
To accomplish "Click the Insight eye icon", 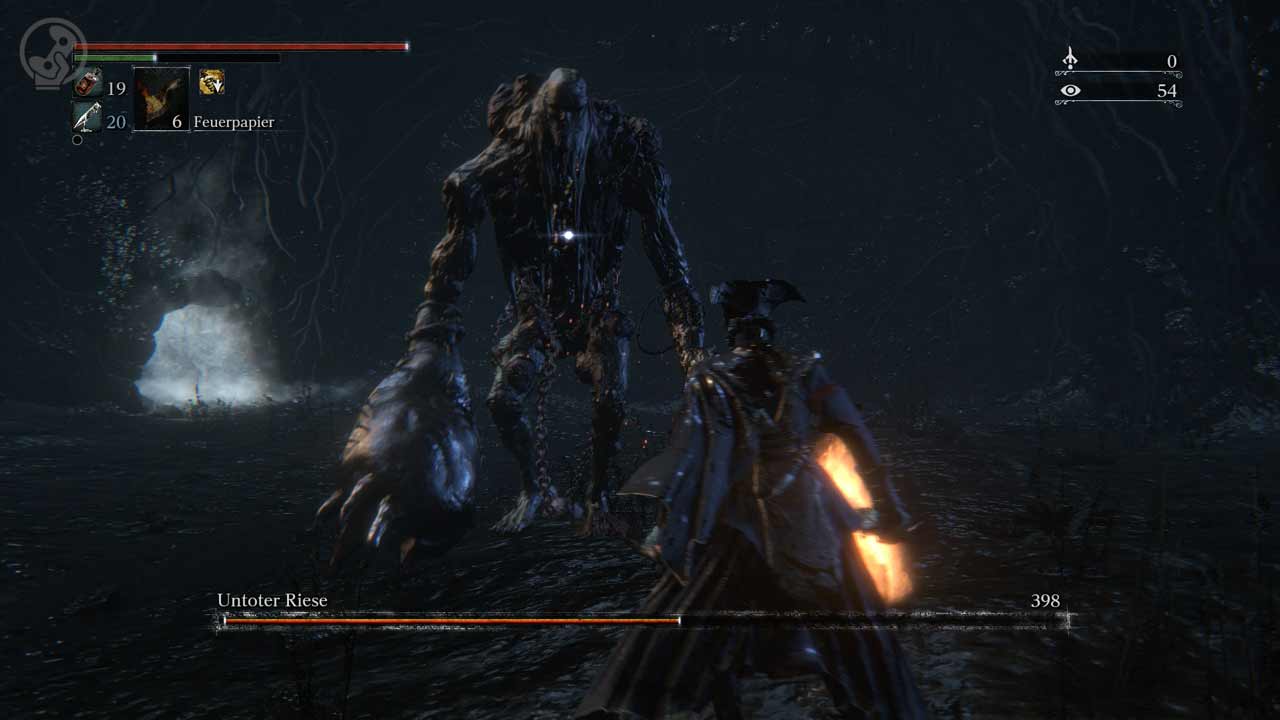I will pyautogui.click(x=1070, y=91).
